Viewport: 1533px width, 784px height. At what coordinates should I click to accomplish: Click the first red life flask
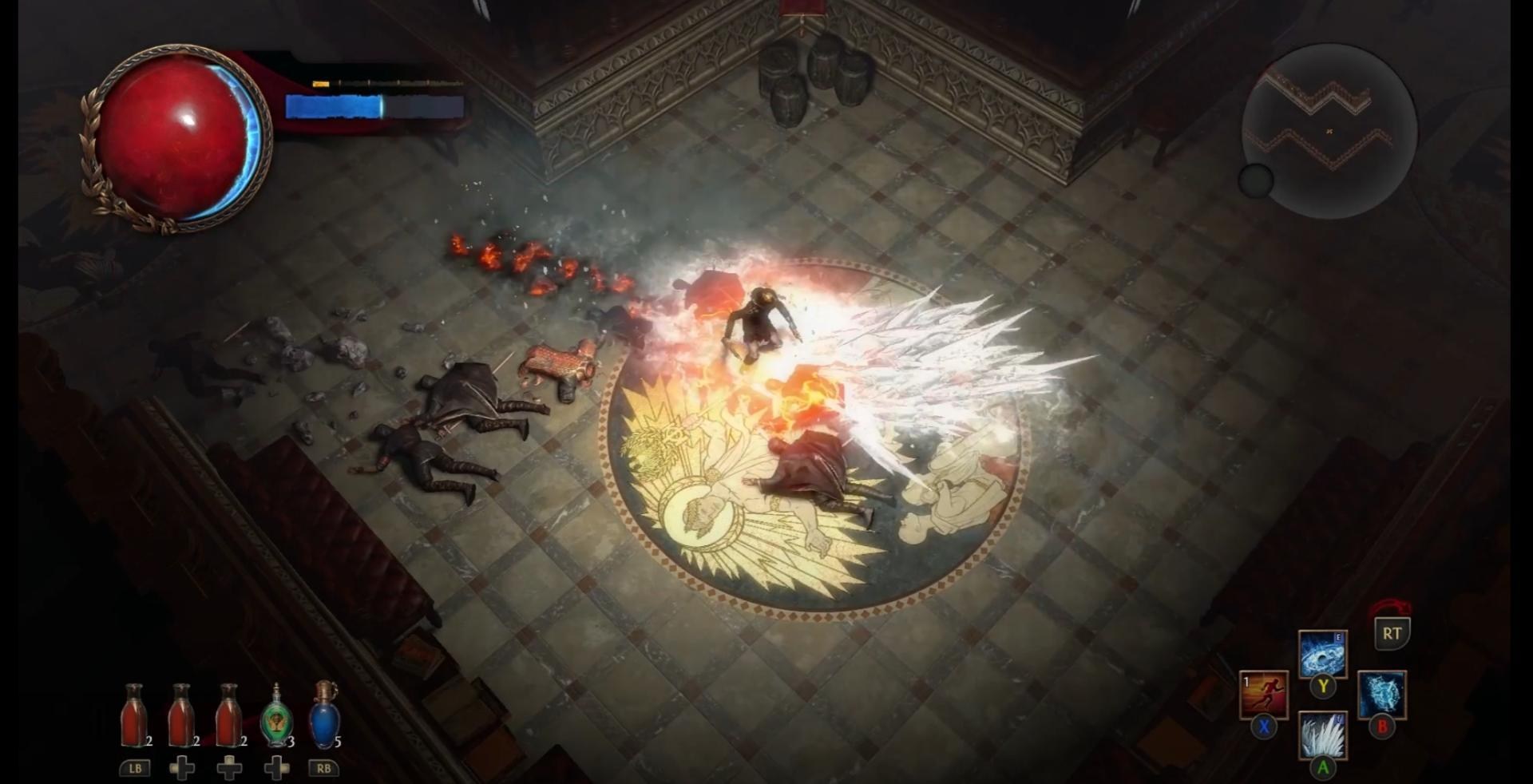(x=135, y=715)
